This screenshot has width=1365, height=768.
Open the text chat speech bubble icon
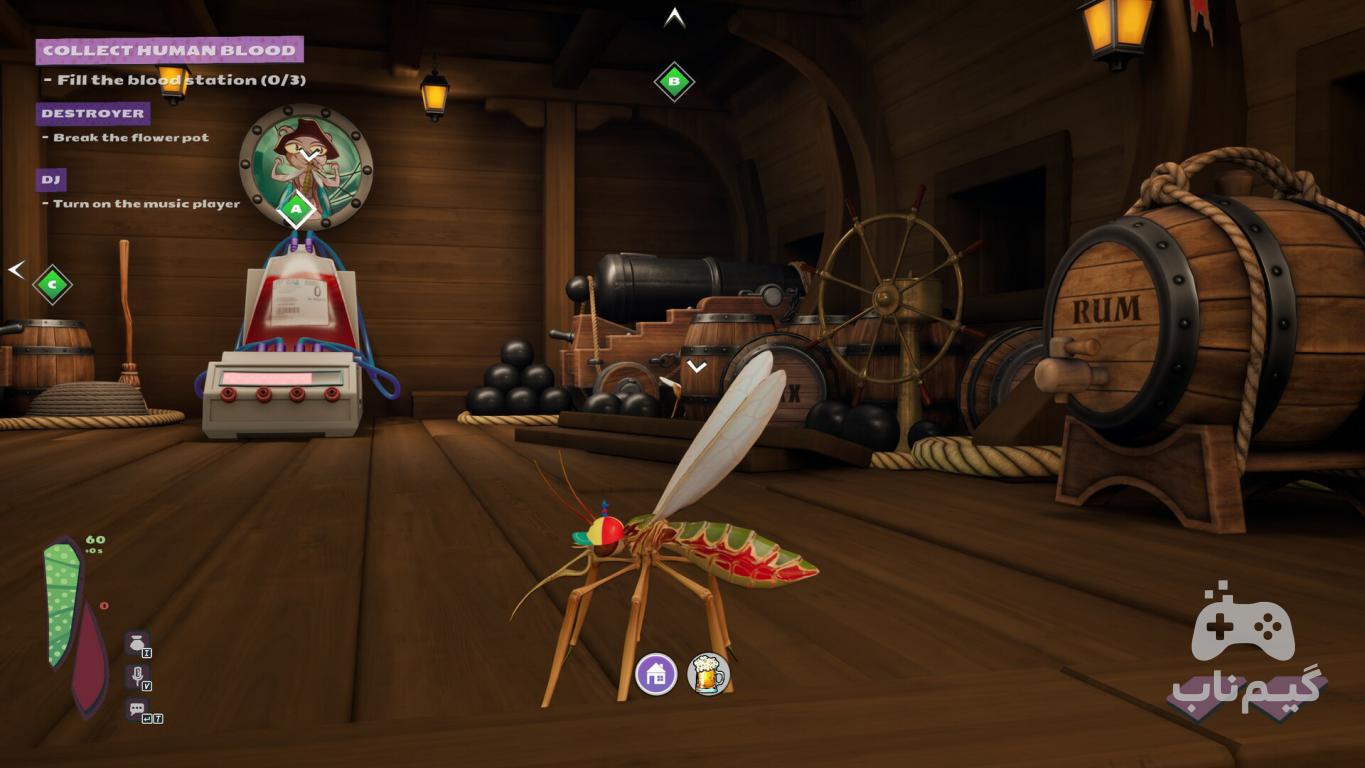tap(137, 709)
